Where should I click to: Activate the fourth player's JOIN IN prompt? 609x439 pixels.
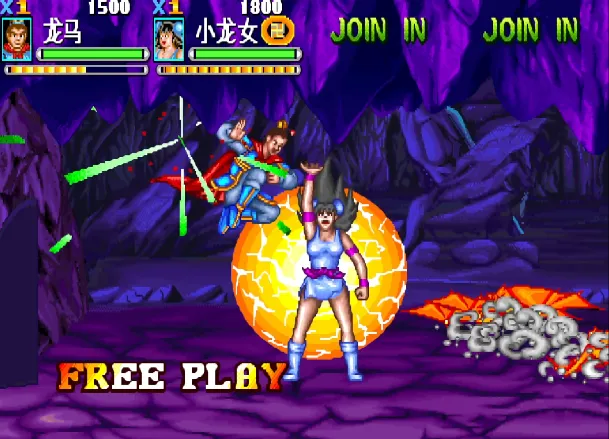click(530, 30)
